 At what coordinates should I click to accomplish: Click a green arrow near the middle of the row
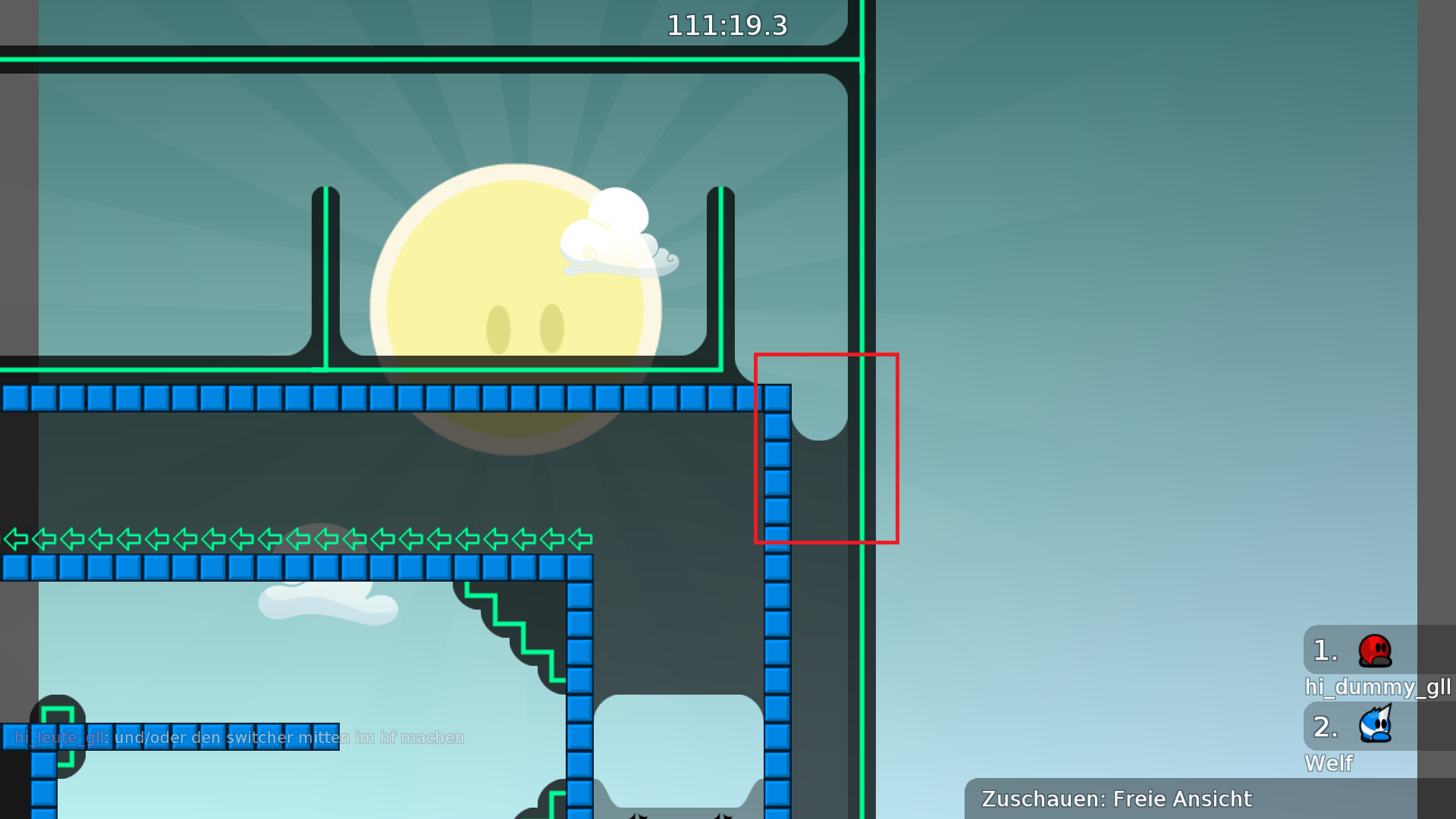tap(296, 540)
